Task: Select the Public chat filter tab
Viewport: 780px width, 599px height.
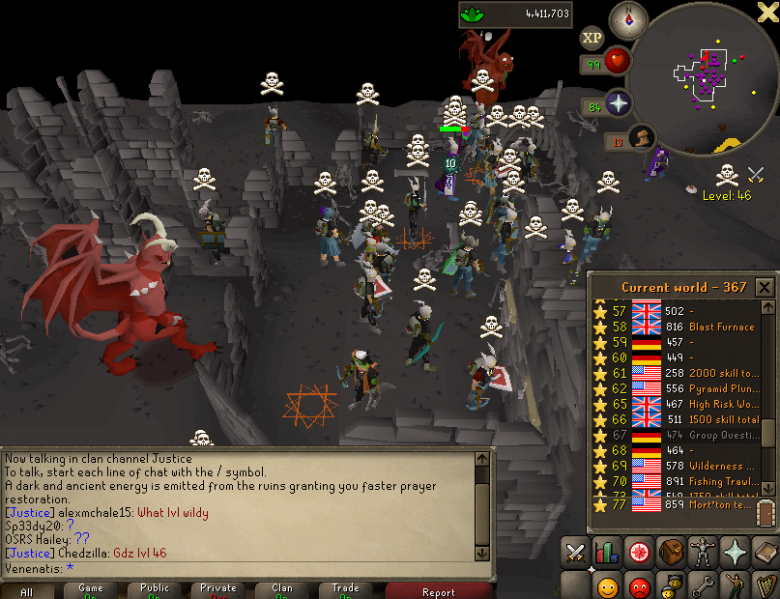Action: click(x=155, y=591)
